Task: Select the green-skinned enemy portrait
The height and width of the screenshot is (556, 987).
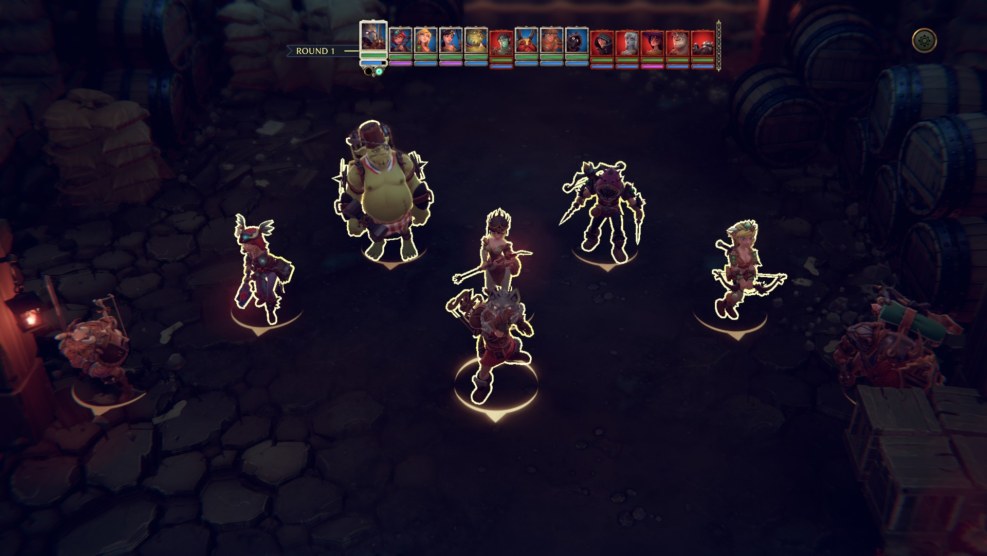Action: pos(501,43)
